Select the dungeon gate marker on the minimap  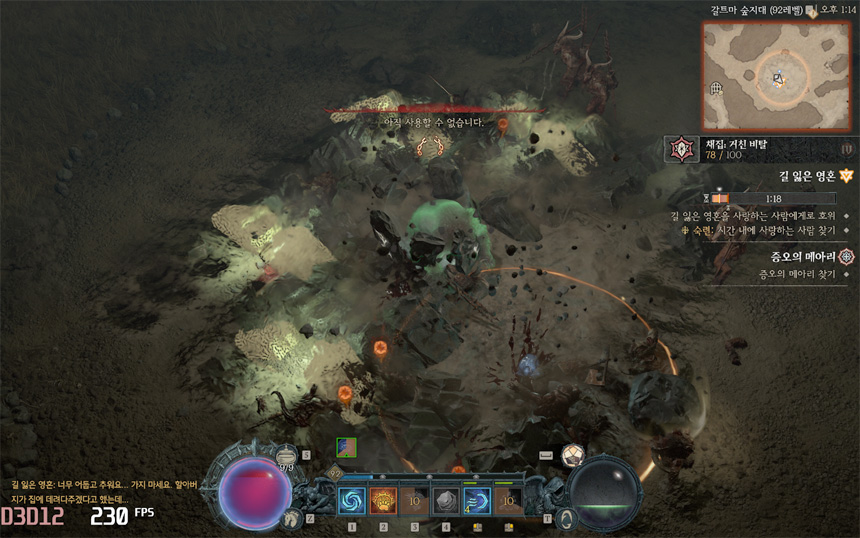click(x=717, y=88)
